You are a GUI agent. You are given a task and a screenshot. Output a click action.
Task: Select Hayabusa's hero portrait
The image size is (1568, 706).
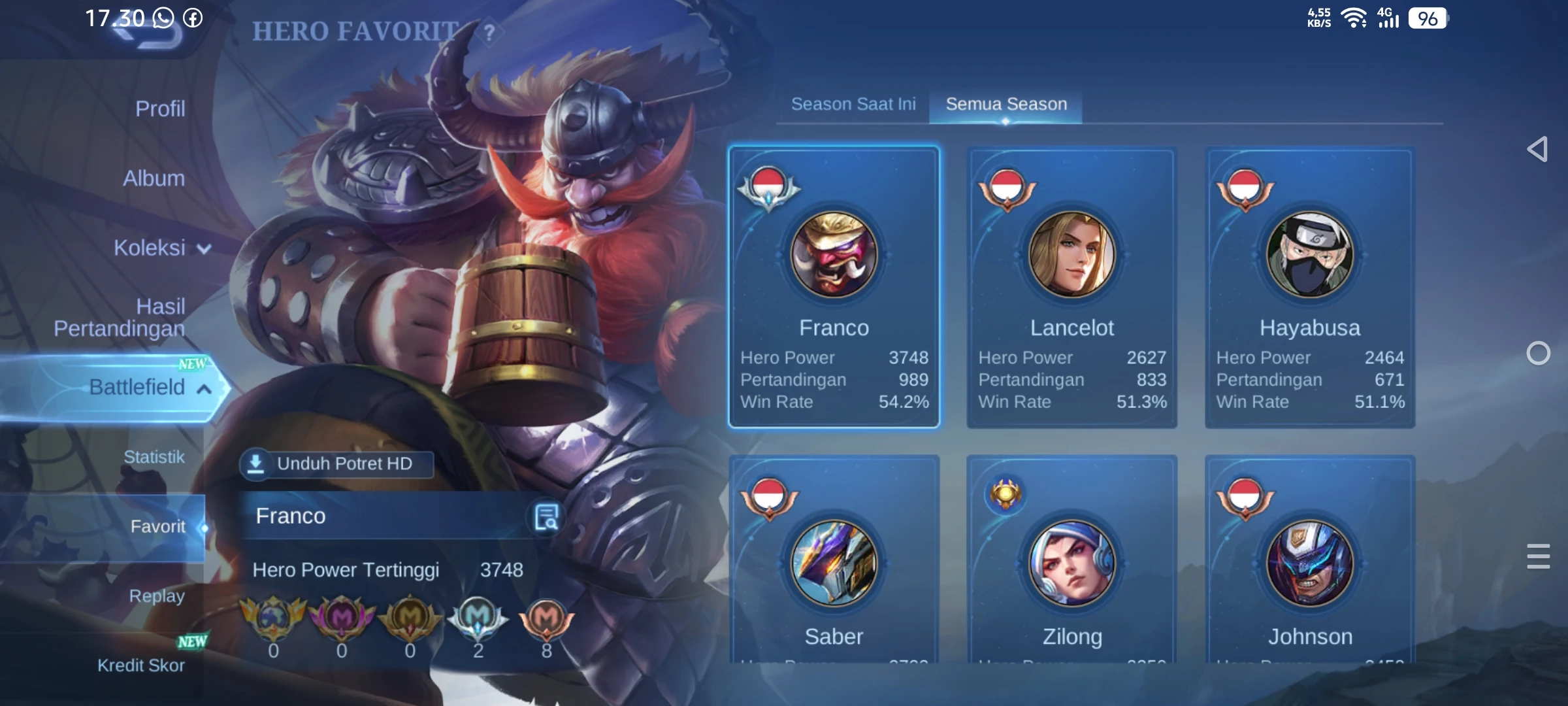(x=1309, y=255)
